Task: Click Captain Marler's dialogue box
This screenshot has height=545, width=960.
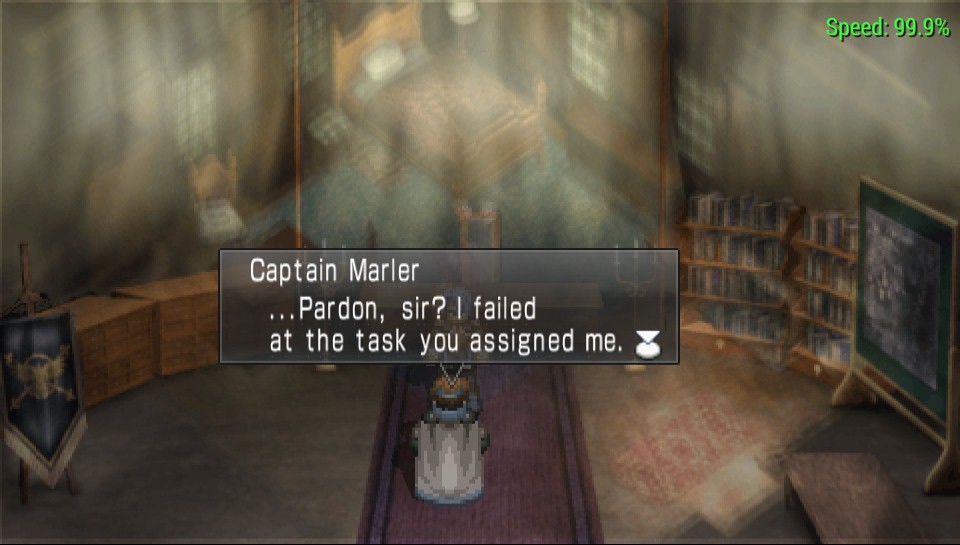Action: click(x=449, y=306)
